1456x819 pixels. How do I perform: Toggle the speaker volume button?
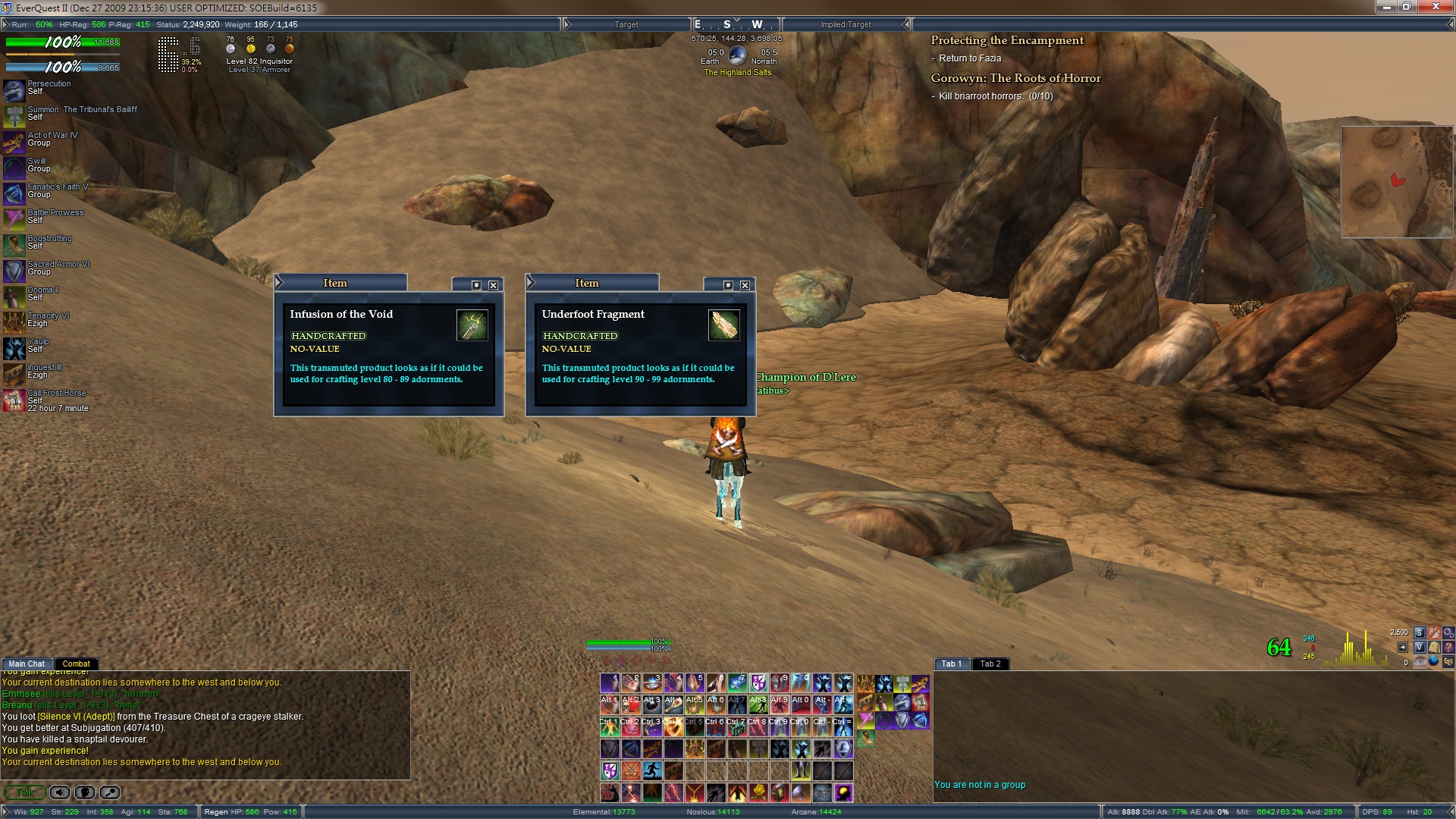click(60, 792)
